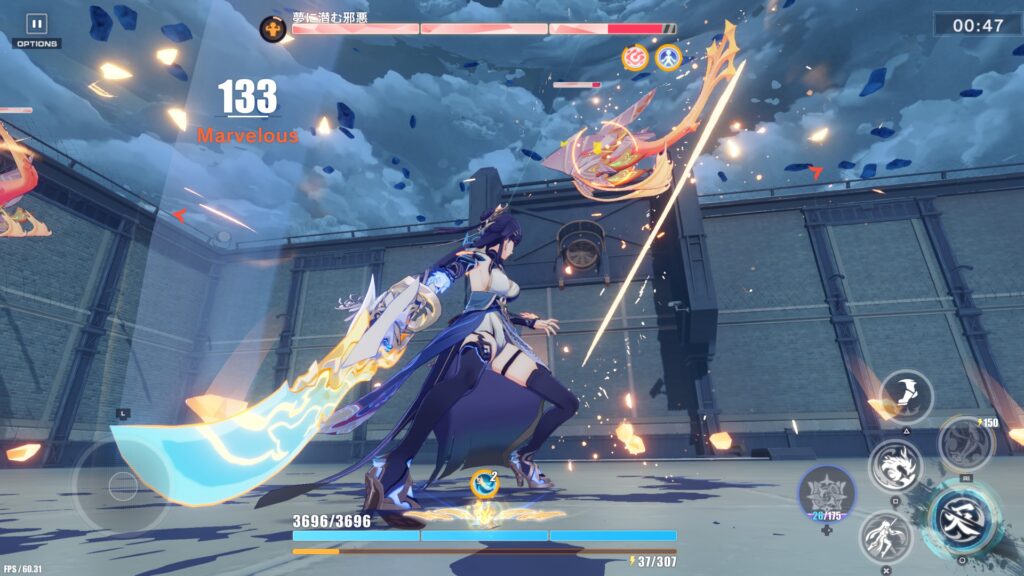
Task: Activate the star emblem skill showing 26/175
Action: coord(827,495)
